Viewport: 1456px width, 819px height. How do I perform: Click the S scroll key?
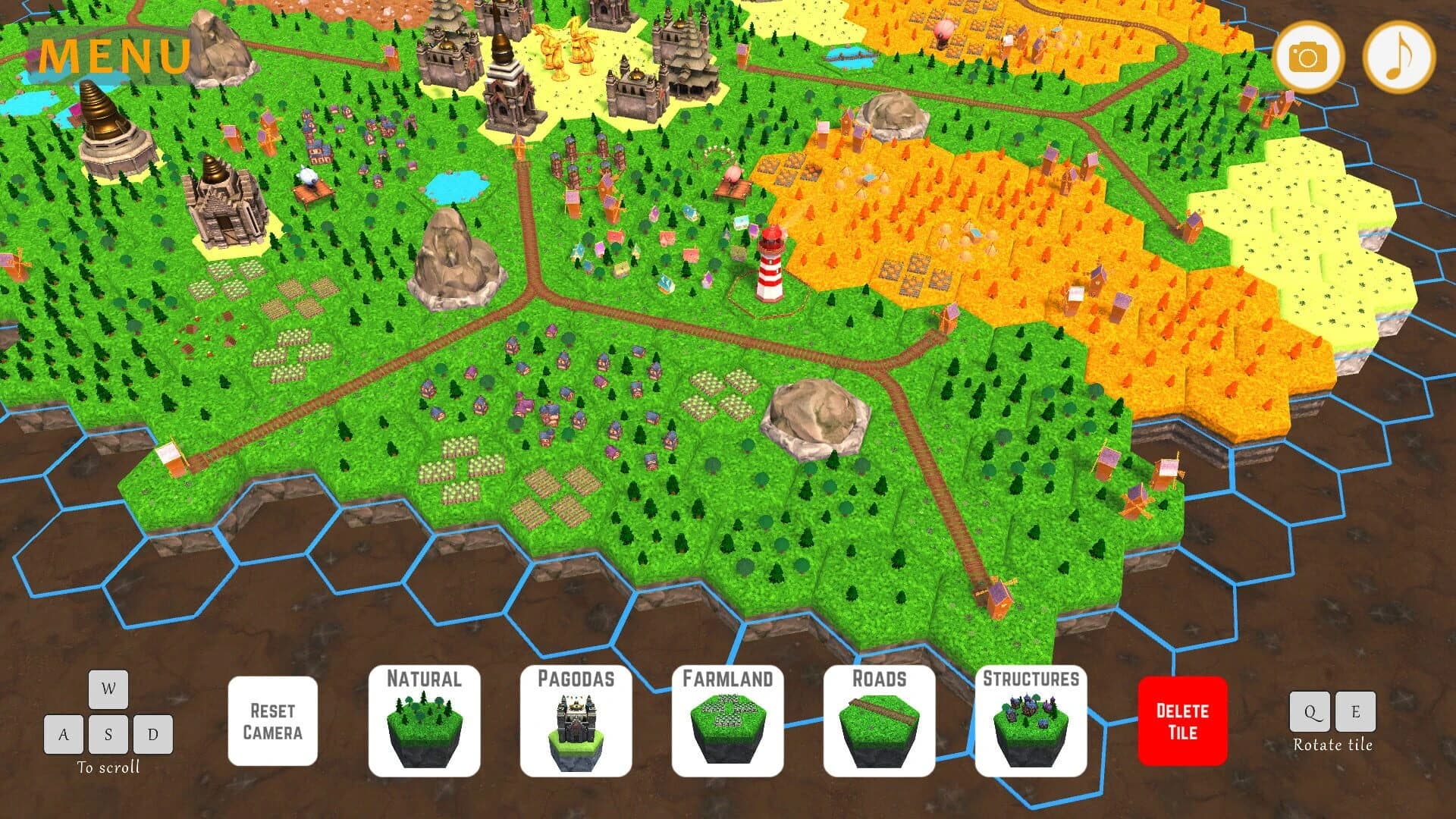tap(108, 734)
